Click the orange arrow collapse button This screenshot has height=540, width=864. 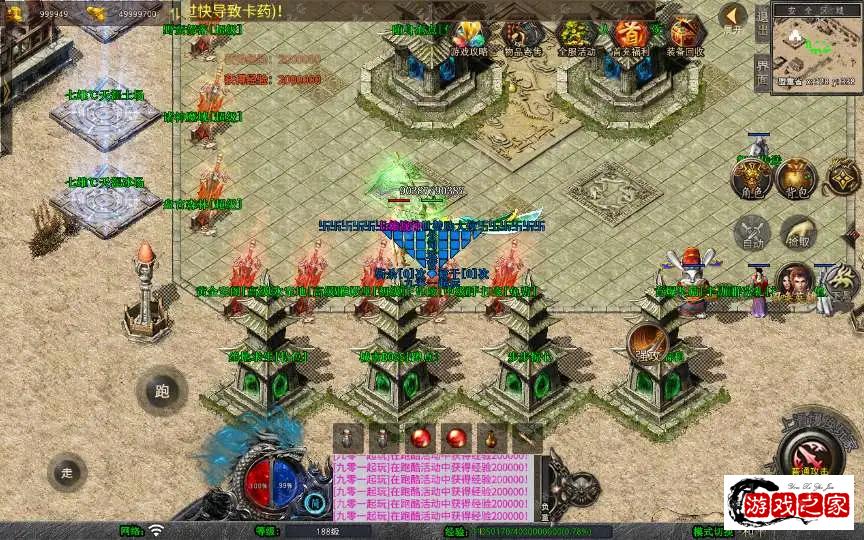(733, 19)
